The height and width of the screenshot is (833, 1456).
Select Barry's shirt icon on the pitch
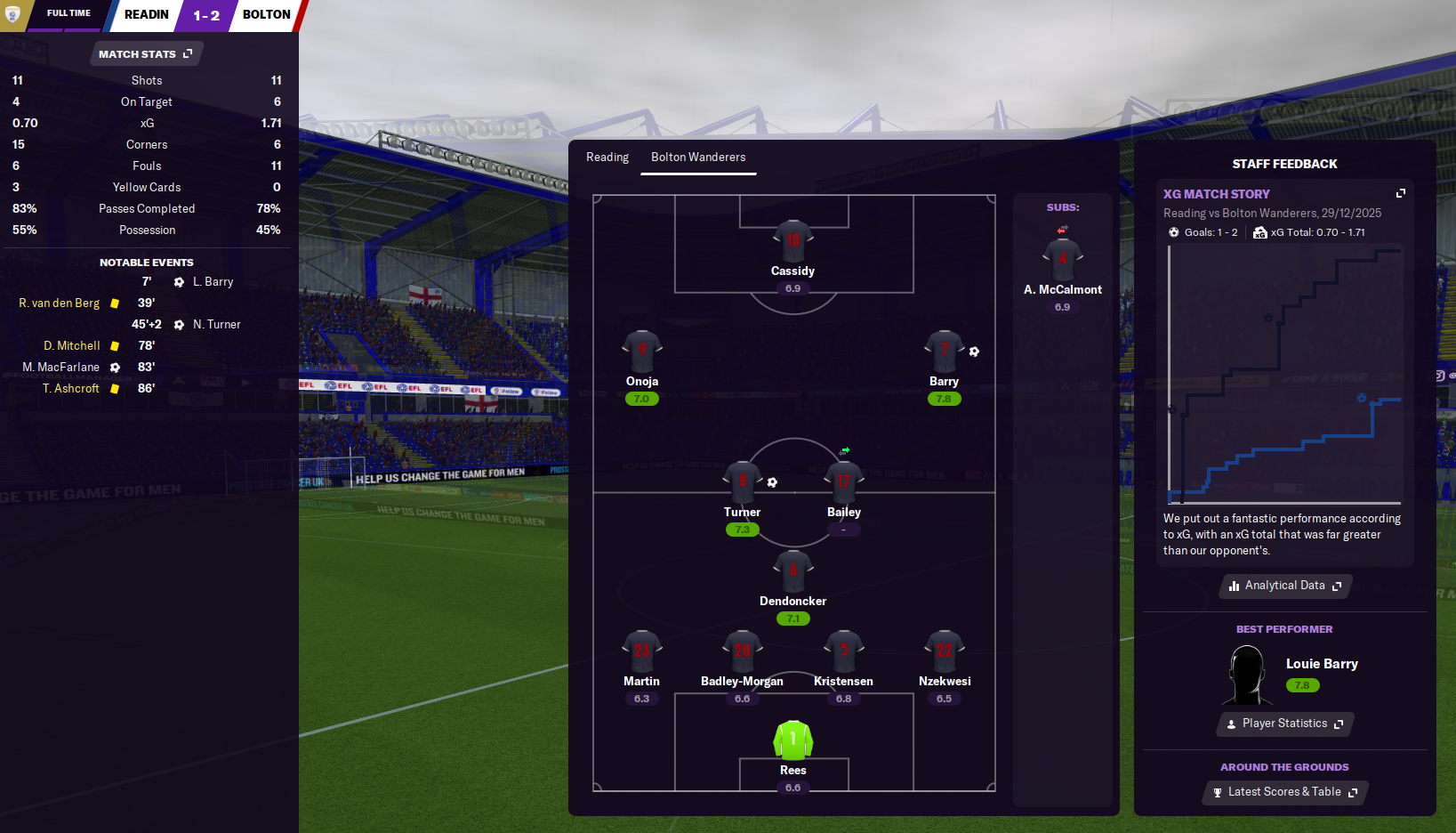point(944,351)
